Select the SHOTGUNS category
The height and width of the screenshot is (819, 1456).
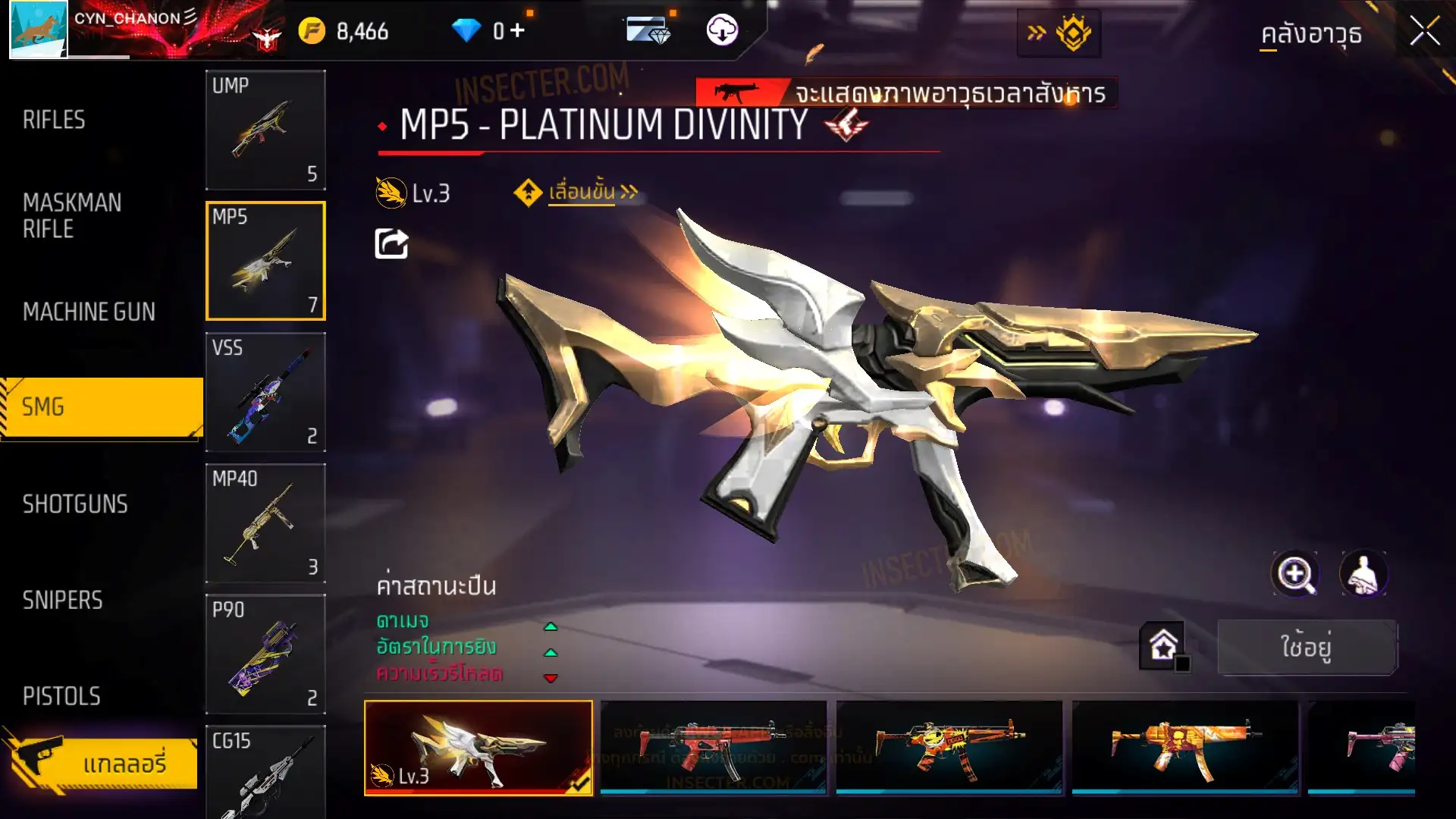coord(75,504)
